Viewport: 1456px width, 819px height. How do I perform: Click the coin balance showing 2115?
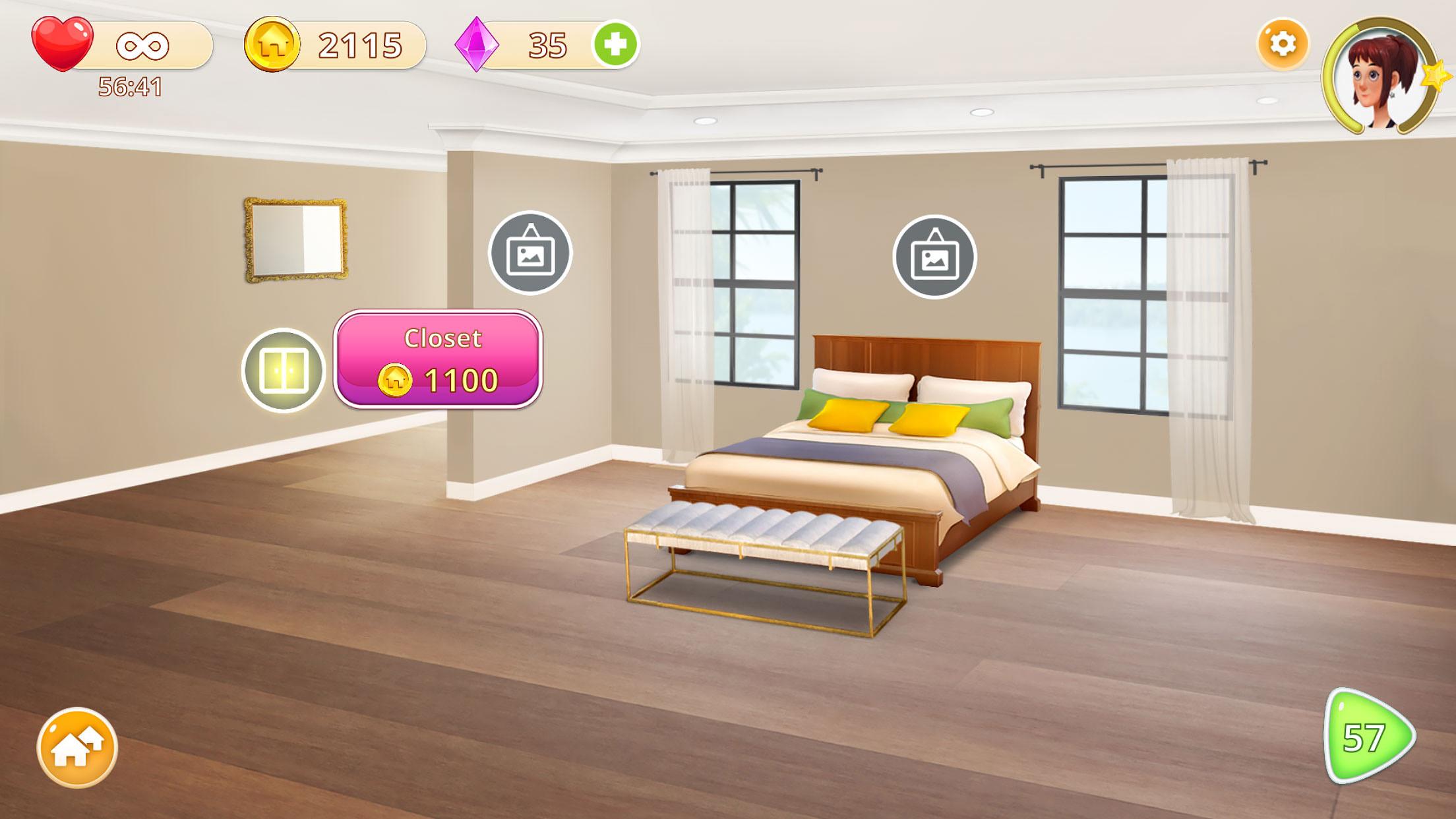357,44
